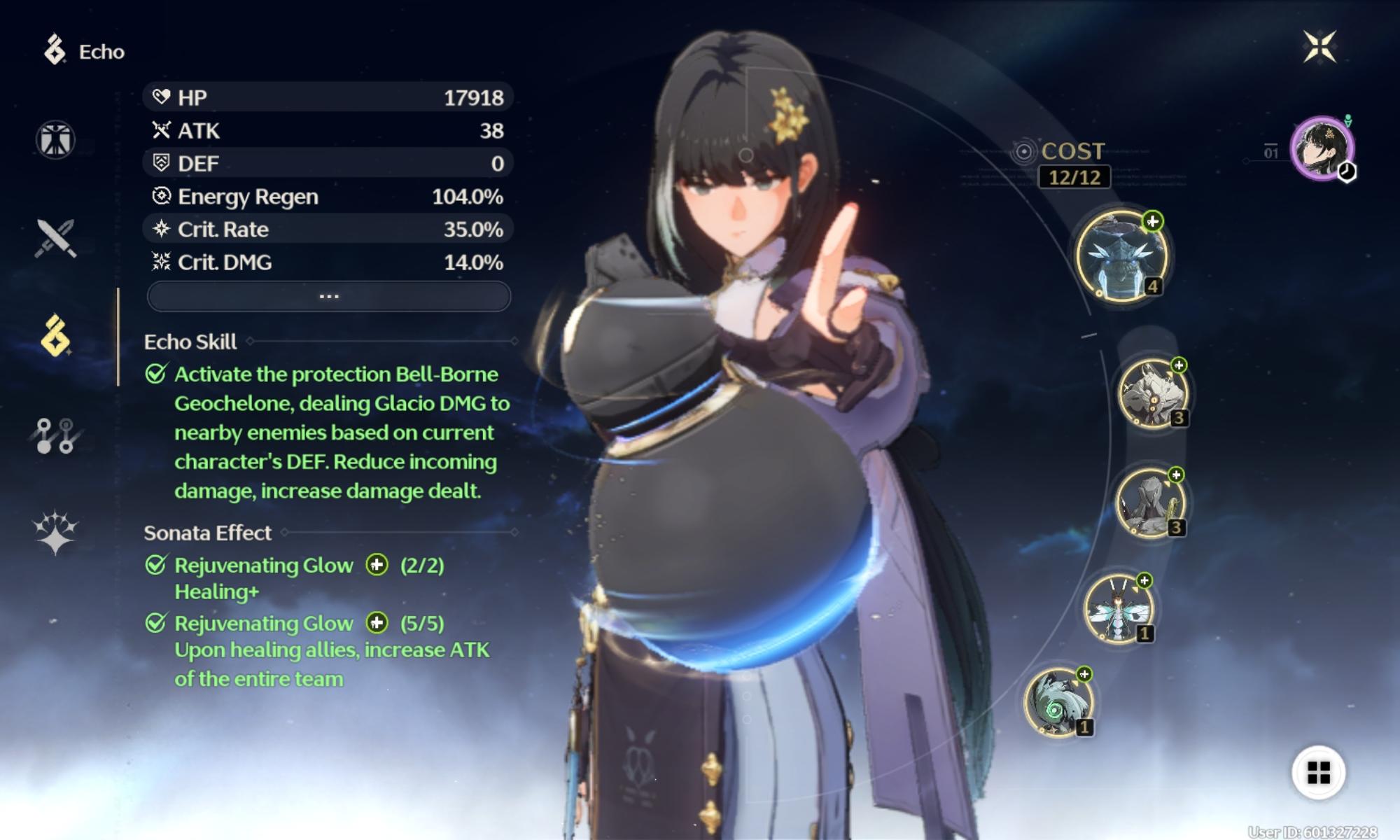The width and height of the screenshot is (1400, 840).
Task: Choose the character portrait in the top right
Action: [1322, 148]
